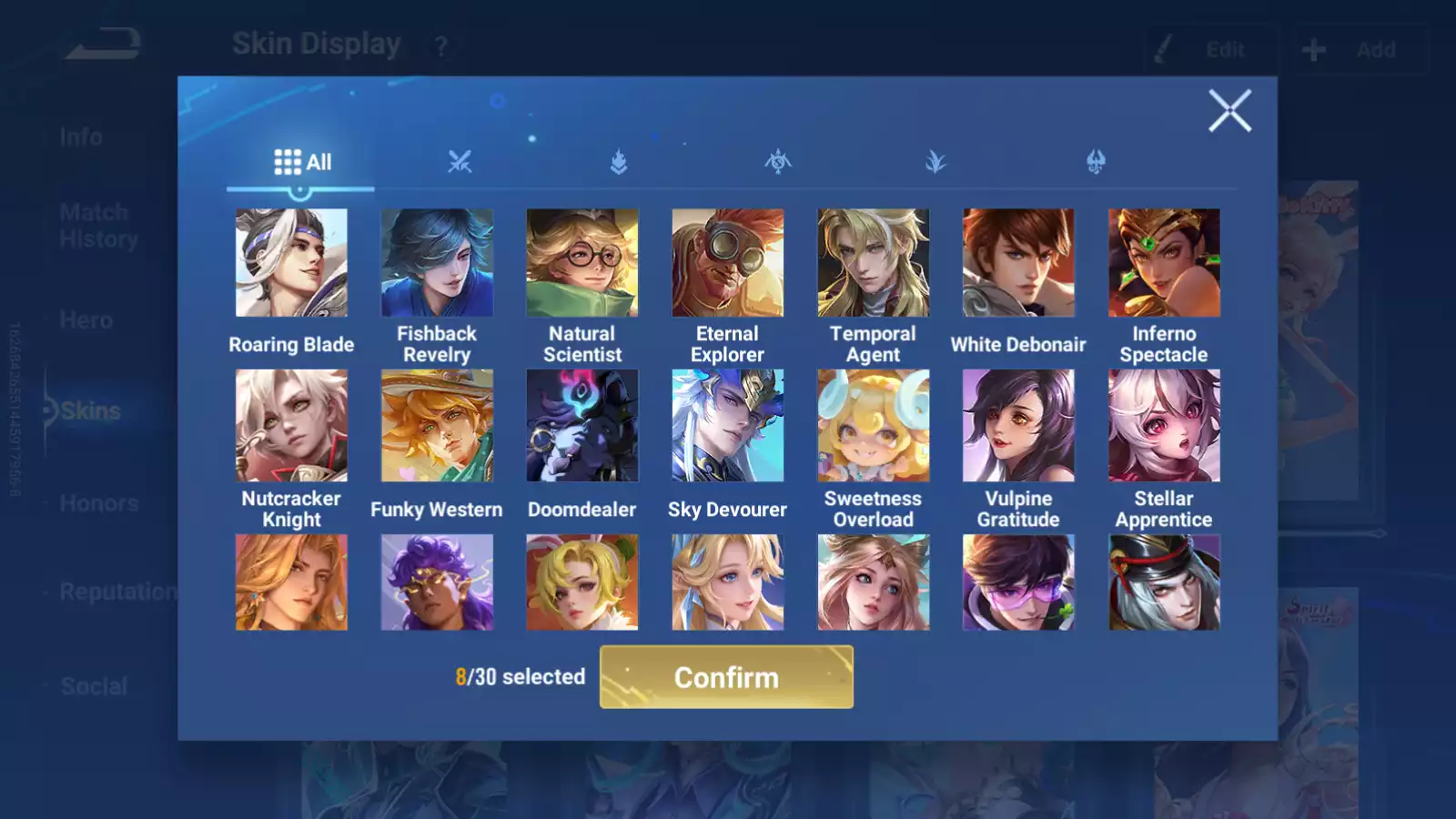Viewport: 1456px width, 819px height.
Task: Select the Stellar Apprentice skin
Action: coord(1164,426)
